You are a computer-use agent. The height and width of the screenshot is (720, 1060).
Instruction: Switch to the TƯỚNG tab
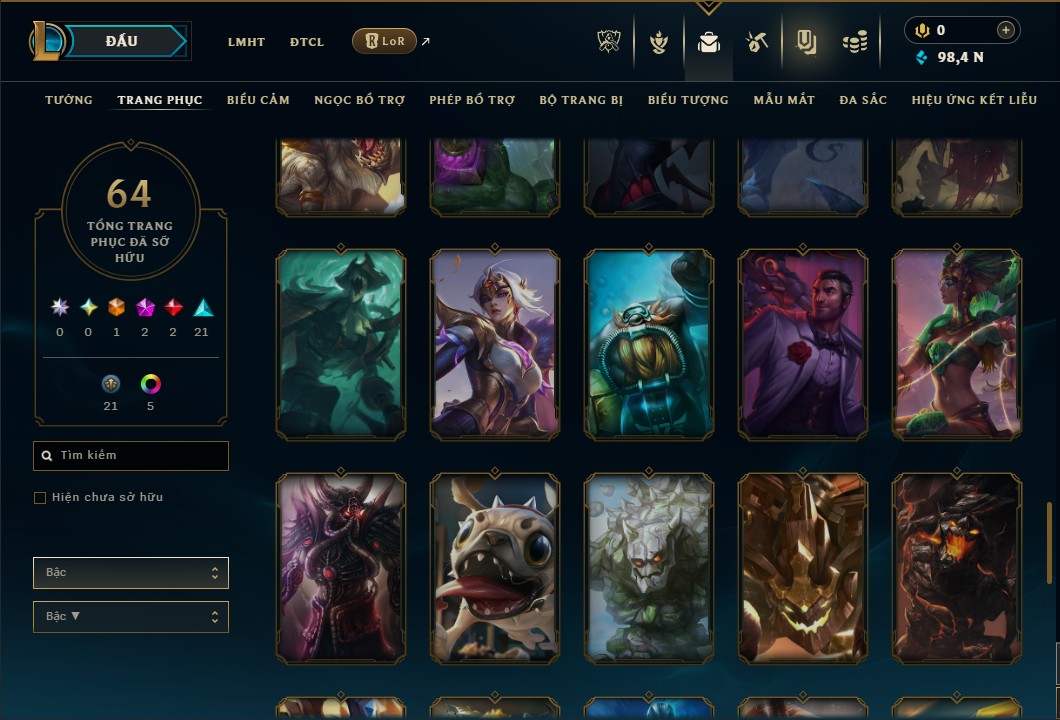coord(69,100)
